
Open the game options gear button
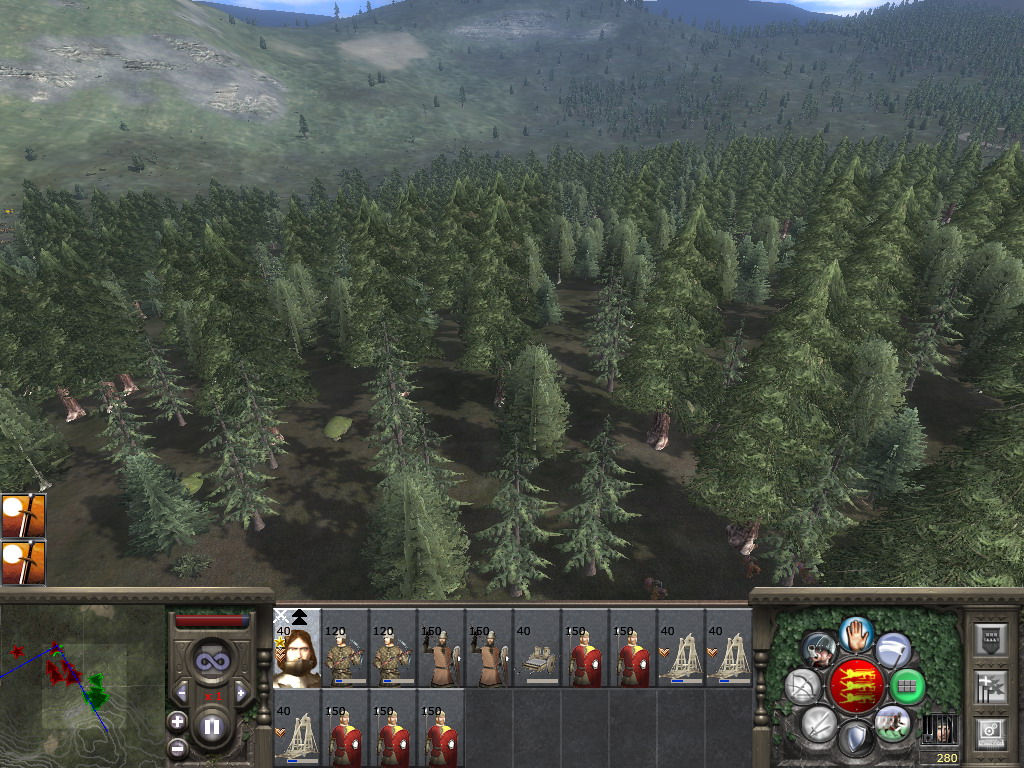989,733
